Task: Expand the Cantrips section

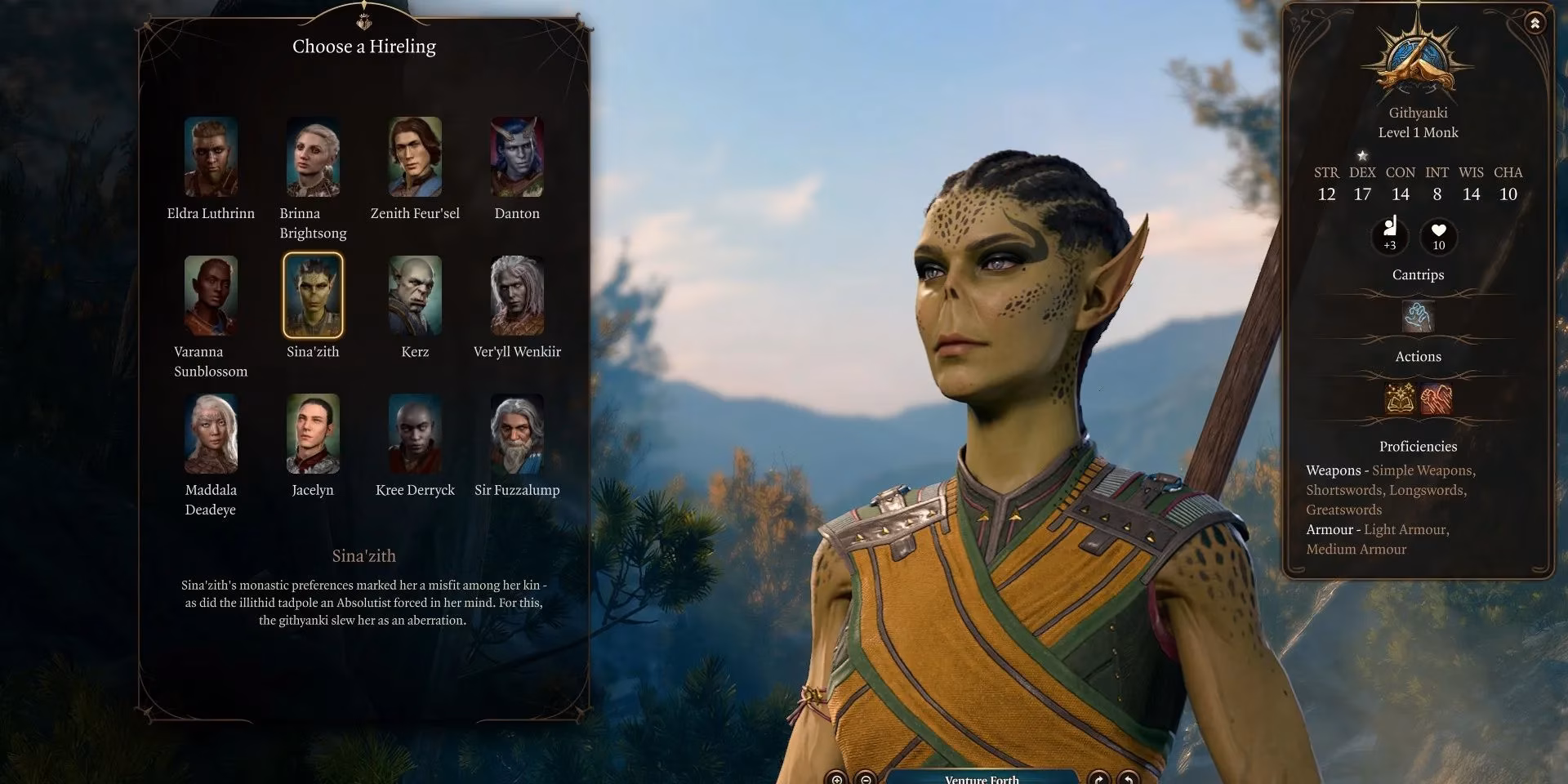Action: (x=1418, y=275)
